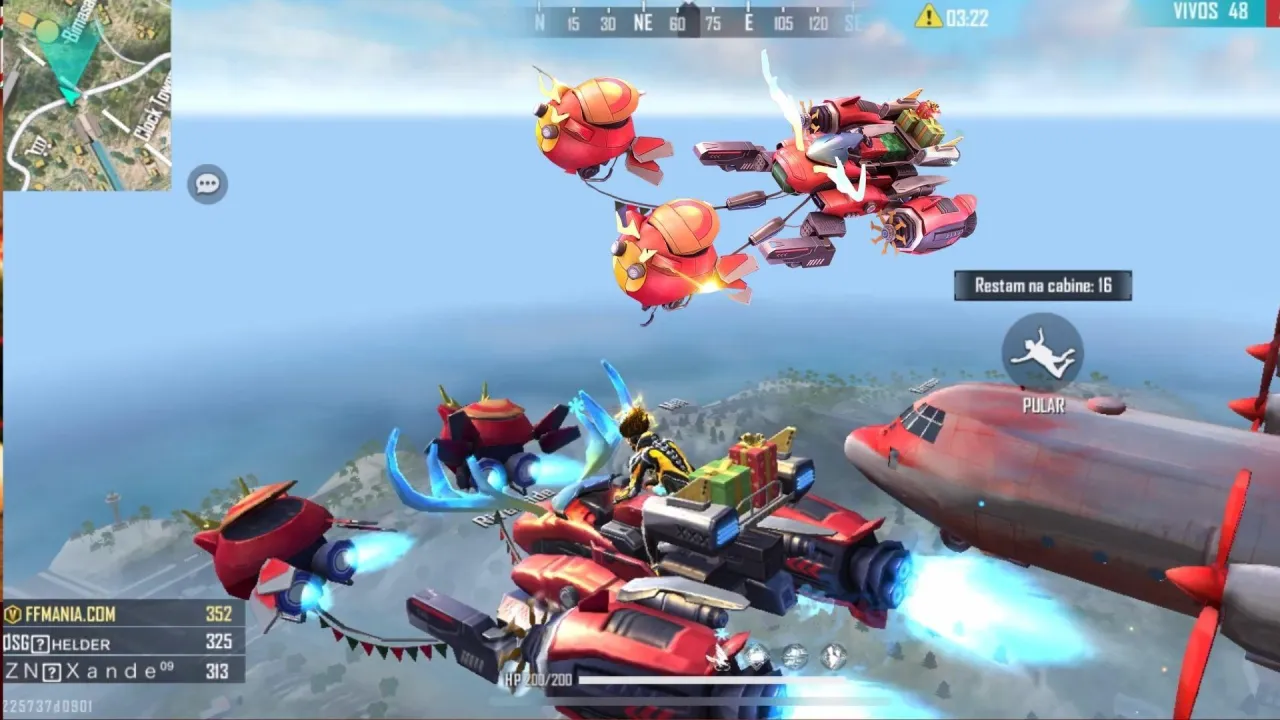Select HELDER in the score list
The width and height of the screenshot is (1280, 720).
pos(80,644)
